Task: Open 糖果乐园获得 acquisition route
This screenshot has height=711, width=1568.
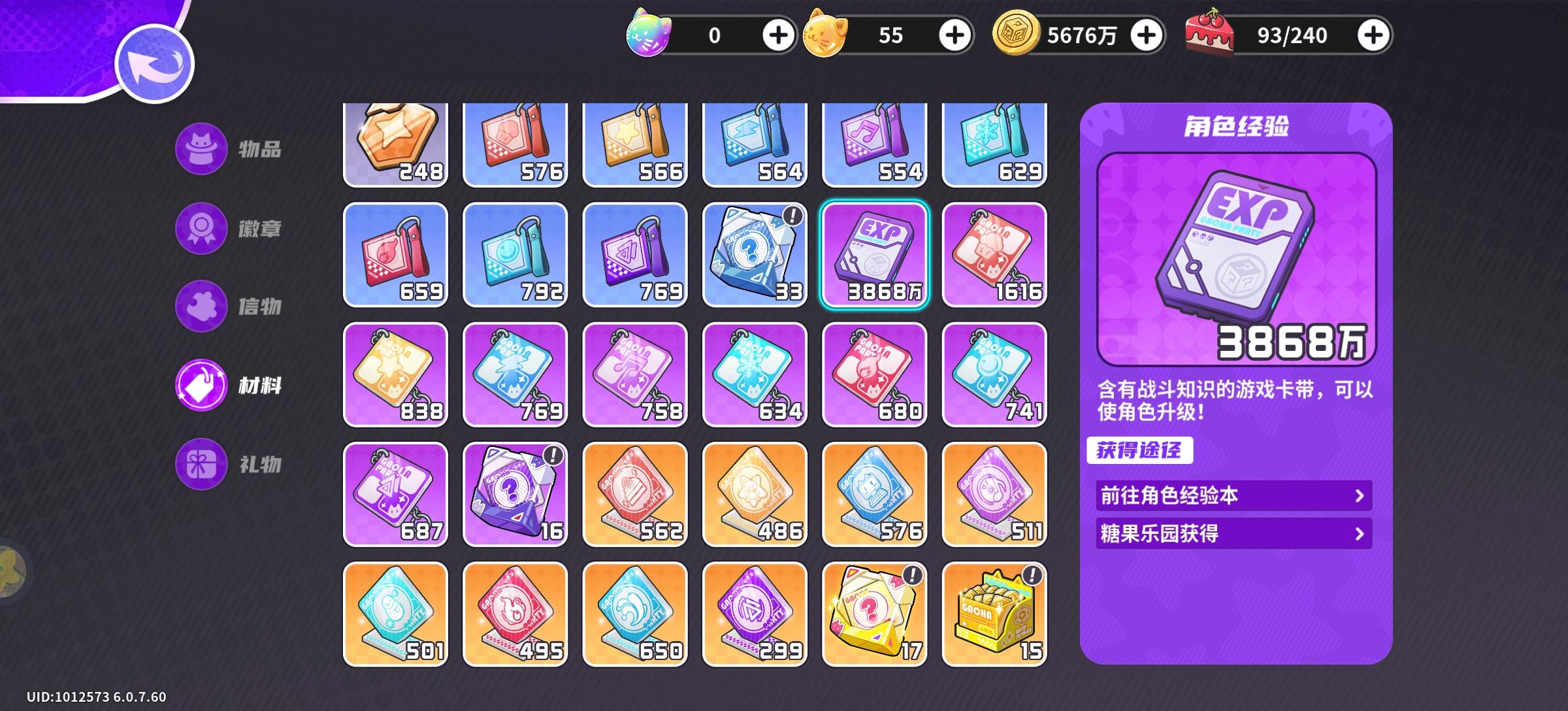Action: tap(1233, 534)
